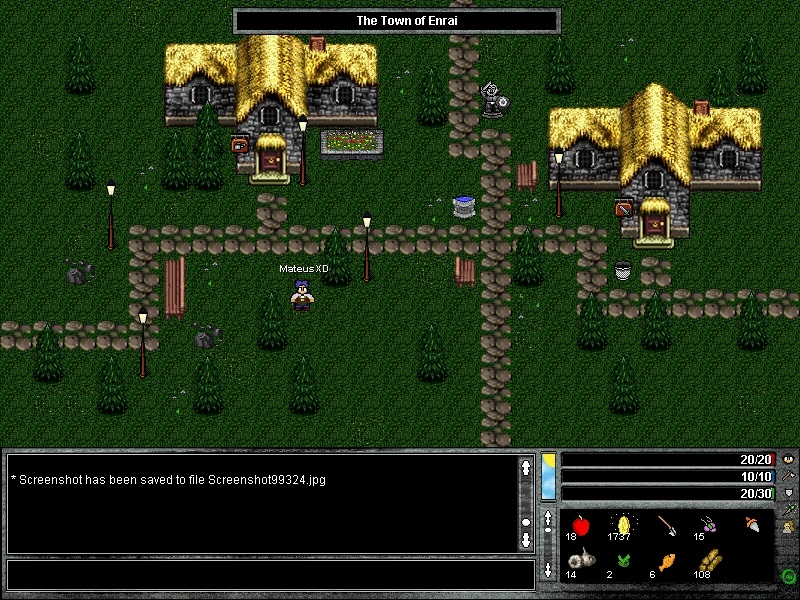Choose the orange-tipped trowel item in inventory
Image resolution: width=800 pixels, height=600 pixels.
click(753, 524)
